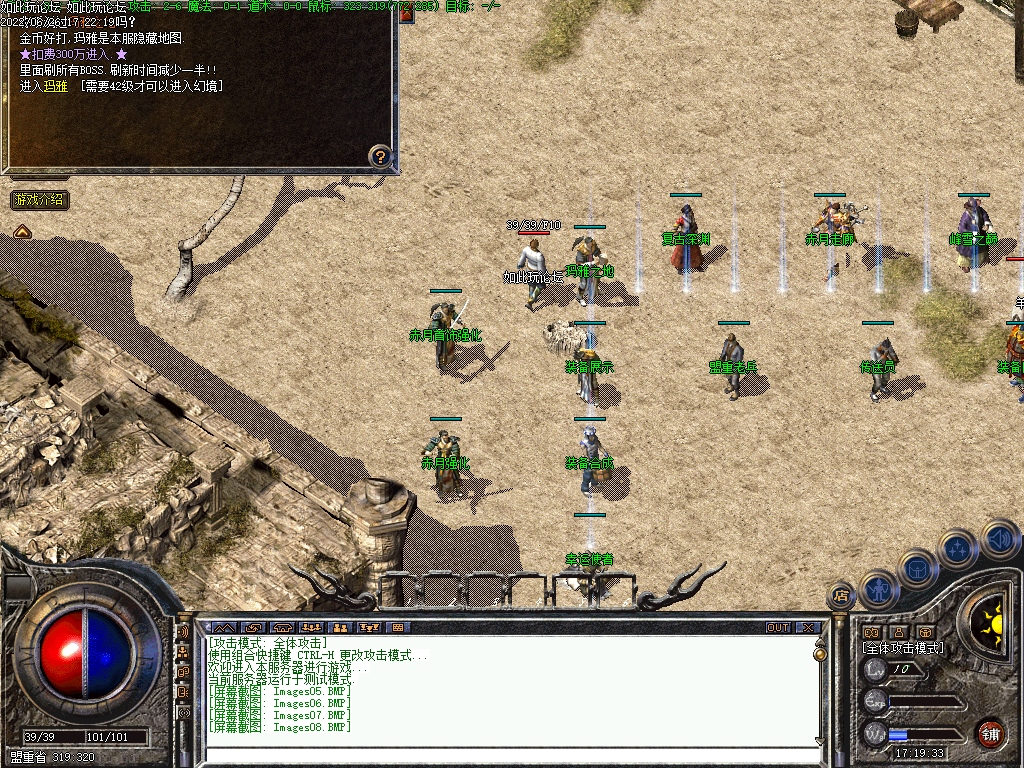Open the 游戏介绍 game introduction button
Viewport: 1024px width, 768px height.
tap(40, 200)
